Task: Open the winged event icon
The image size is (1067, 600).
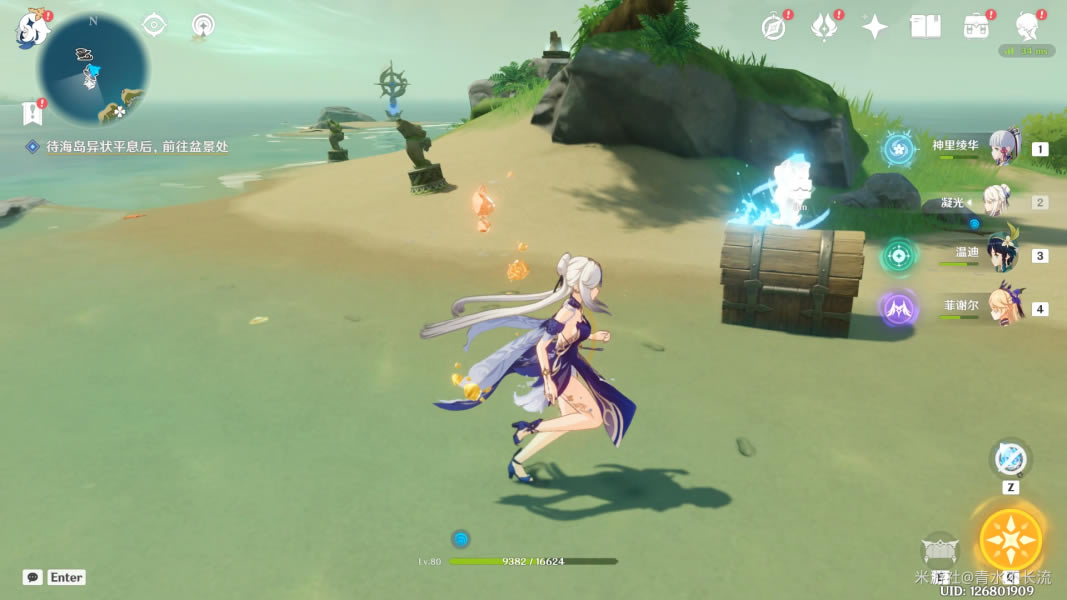Action: pyautogui.click(x=824, y=27)
